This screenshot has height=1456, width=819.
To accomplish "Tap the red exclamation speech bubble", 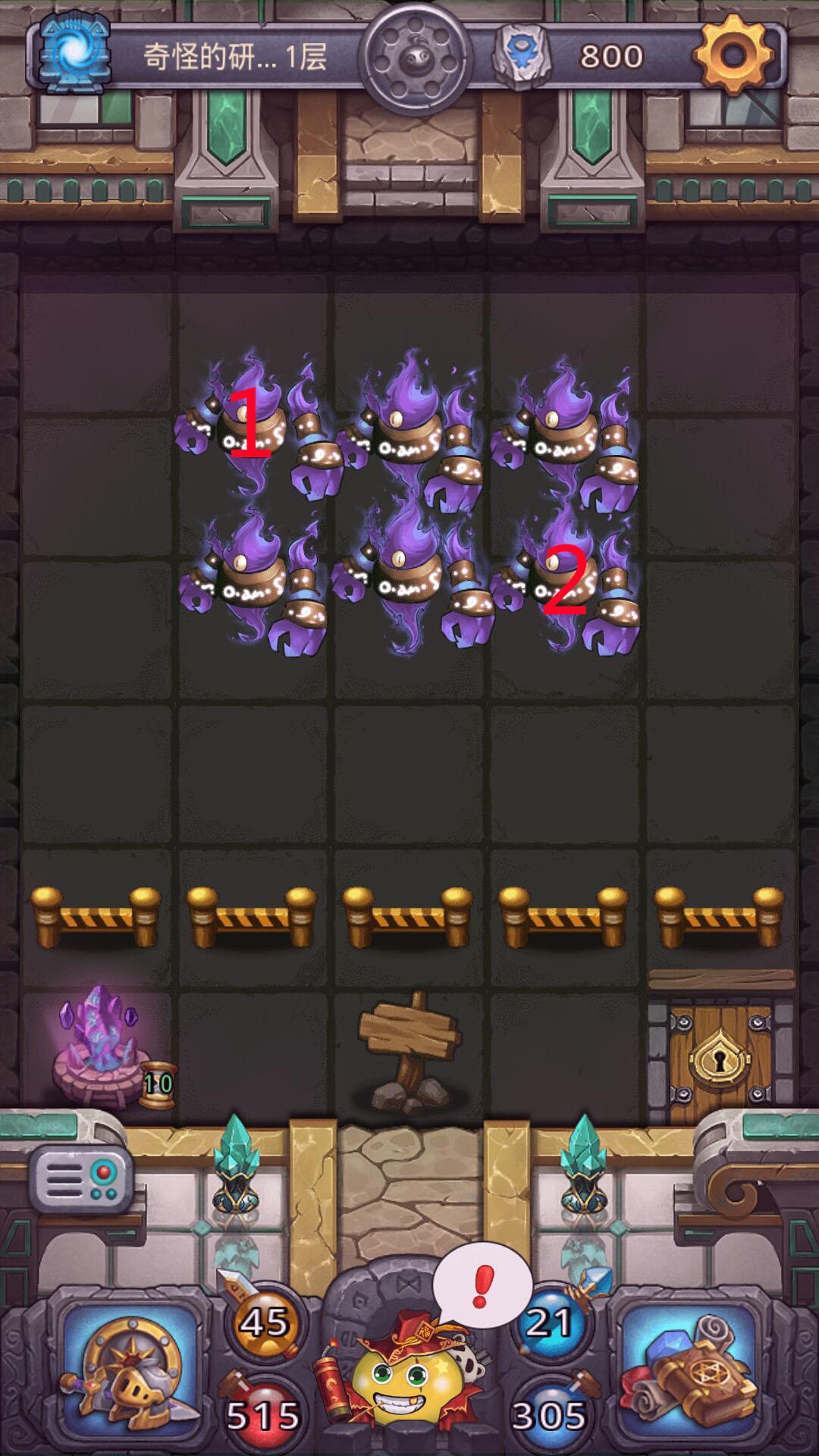I will point(482,1286).
